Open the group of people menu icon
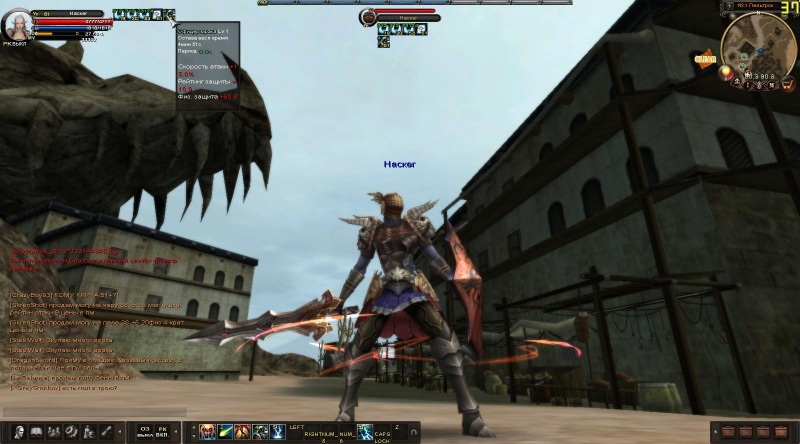Viewport: 800px width, 444px height. click(x=54, y=432)
